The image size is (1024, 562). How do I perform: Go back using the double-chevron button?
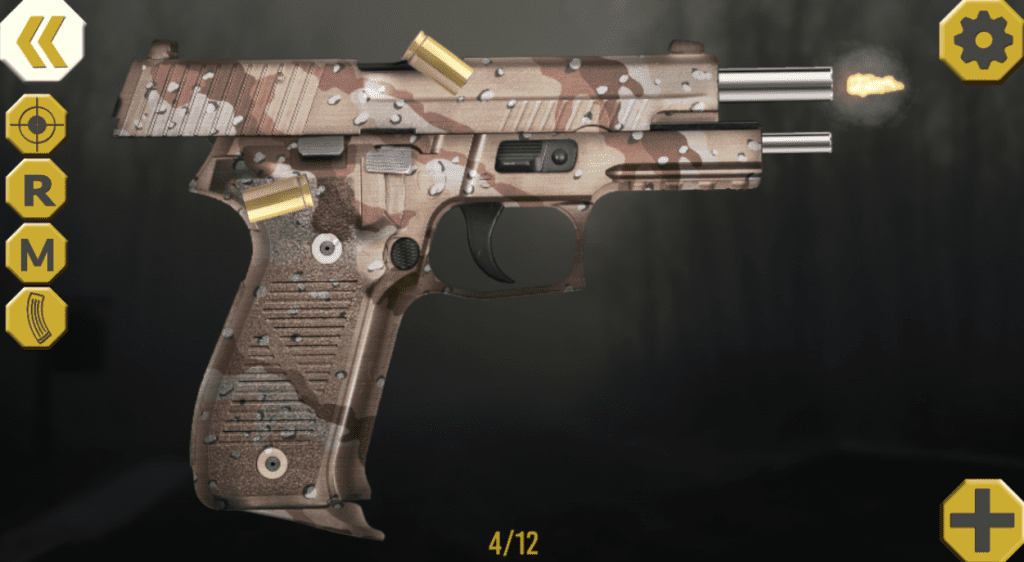point(41,39)
